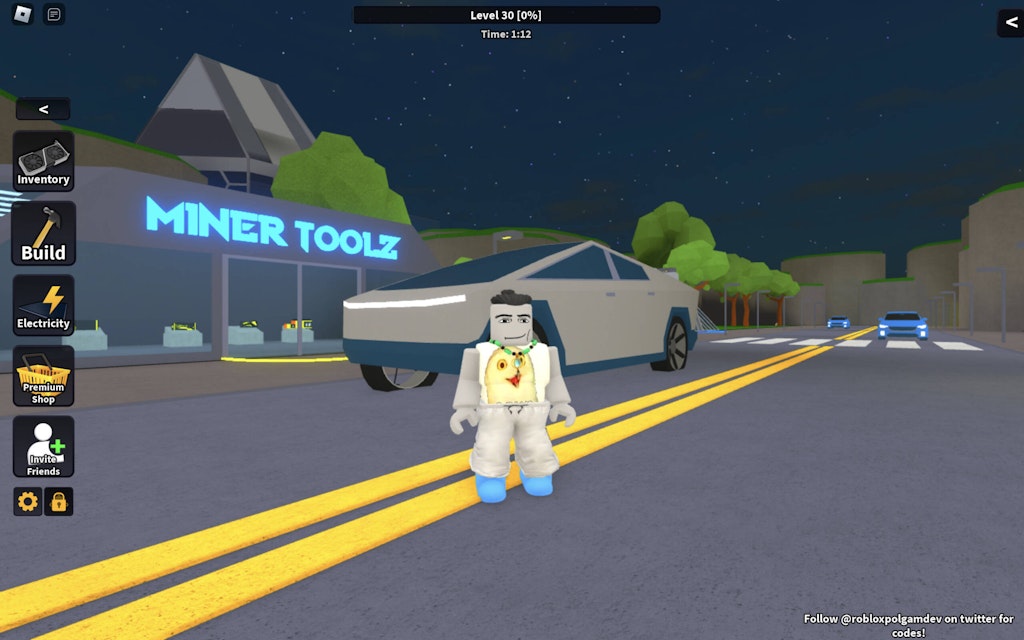Open the Premium Shop
Image resolution: width=1024 pixels, height=640 pixels.
coord(43,376)
